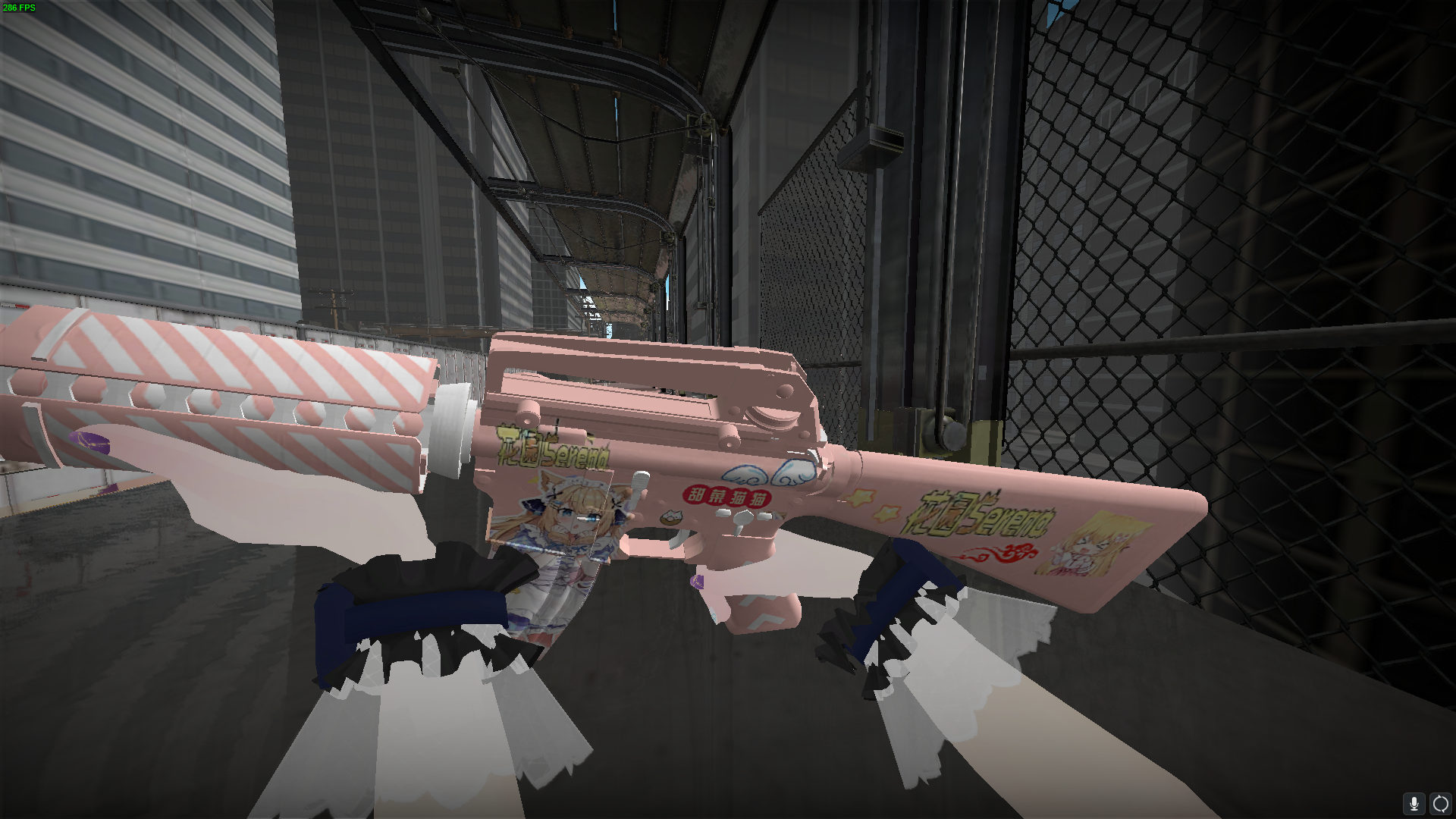This screenshot has width=1456, height=819.
Task: Click the circular arrows refresh icon
Action: (x=1439, y=803)
